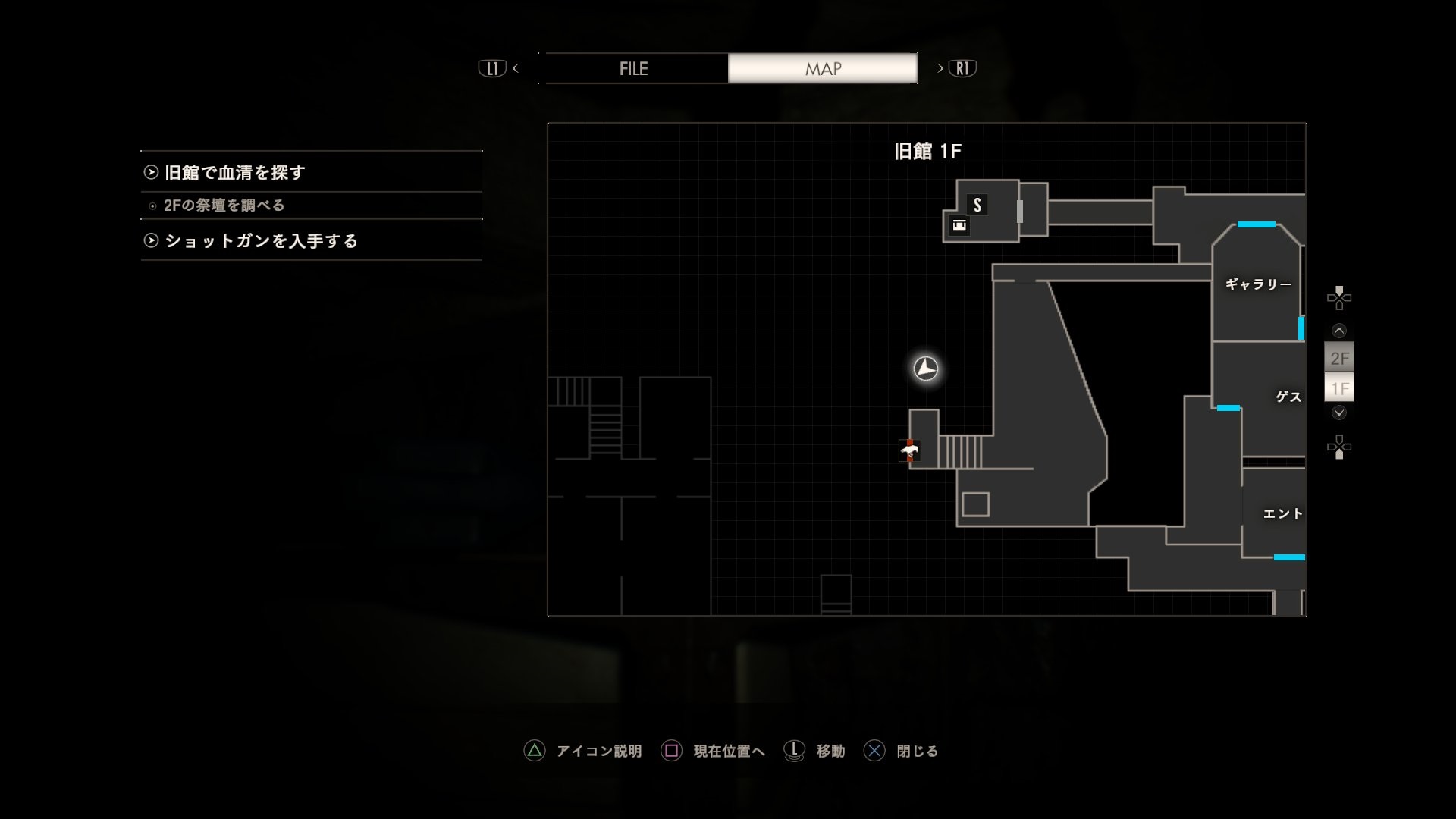Choose the 1F floor indicator
This screenshot has height=819, width=1456.
click(1339, 389)
